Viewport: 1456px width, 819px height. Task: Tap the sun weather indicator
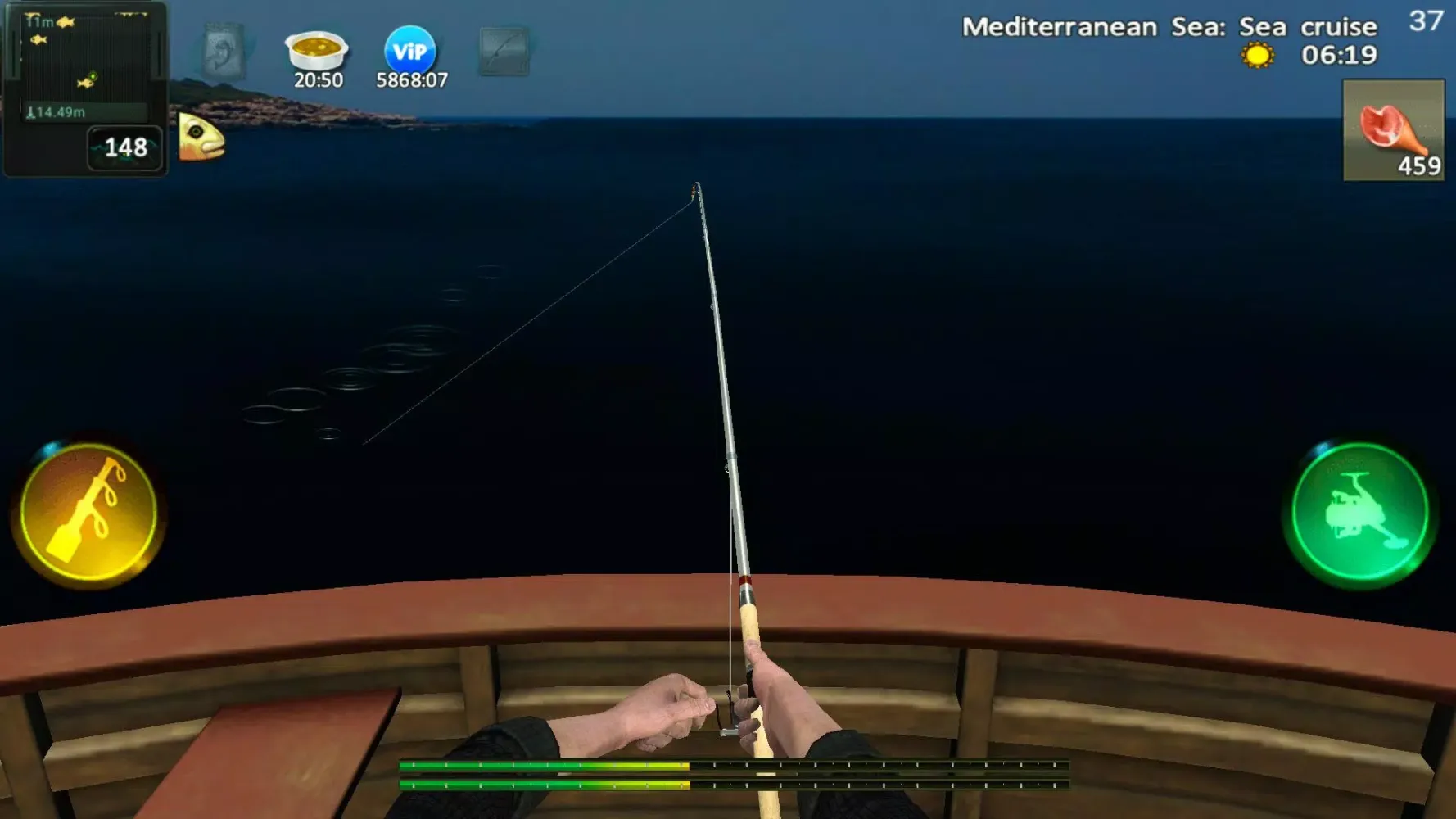tap(1257, 56)
